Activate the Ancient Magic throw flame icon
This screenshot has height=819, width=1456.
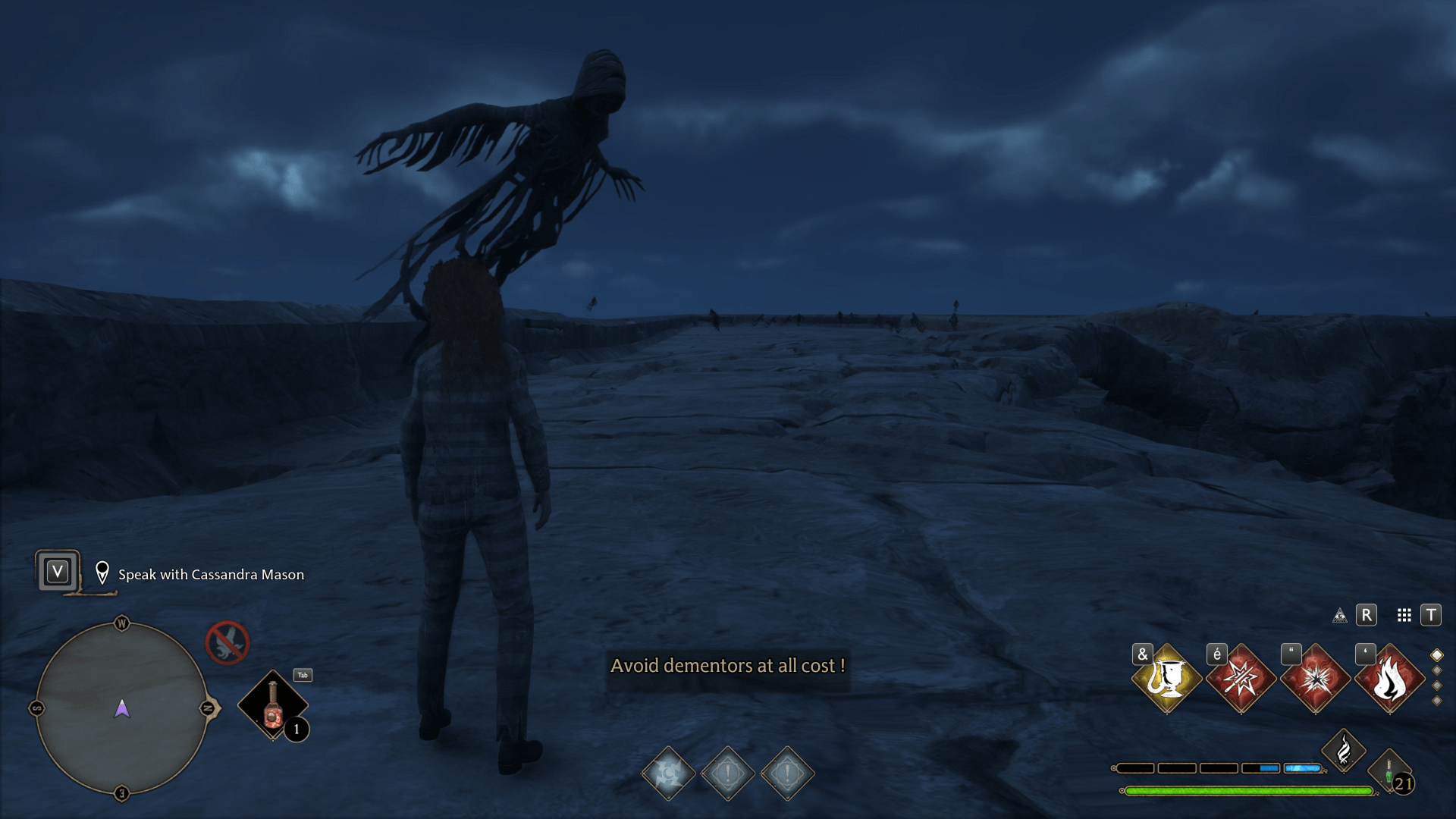pyautogui.click(x=1344, y=751)
